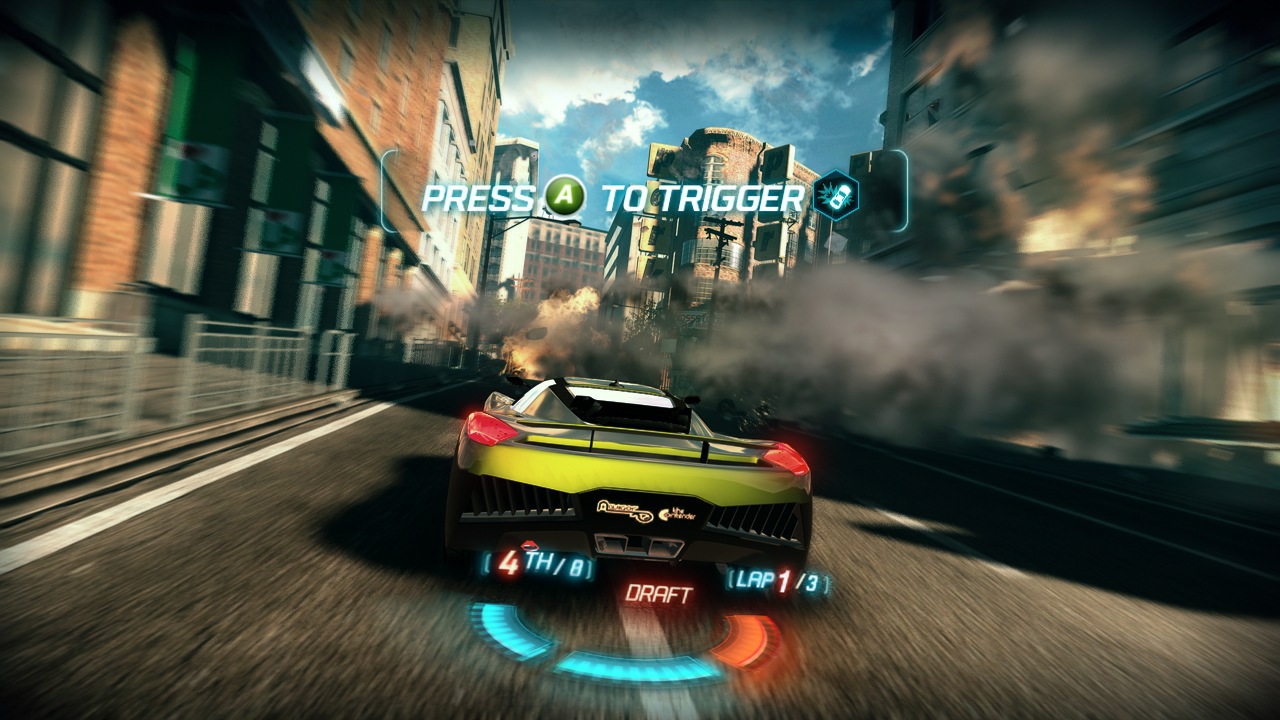Expand the bracketed LAP counter readout
The image size is (1280, 720).
tap(778, 582)
